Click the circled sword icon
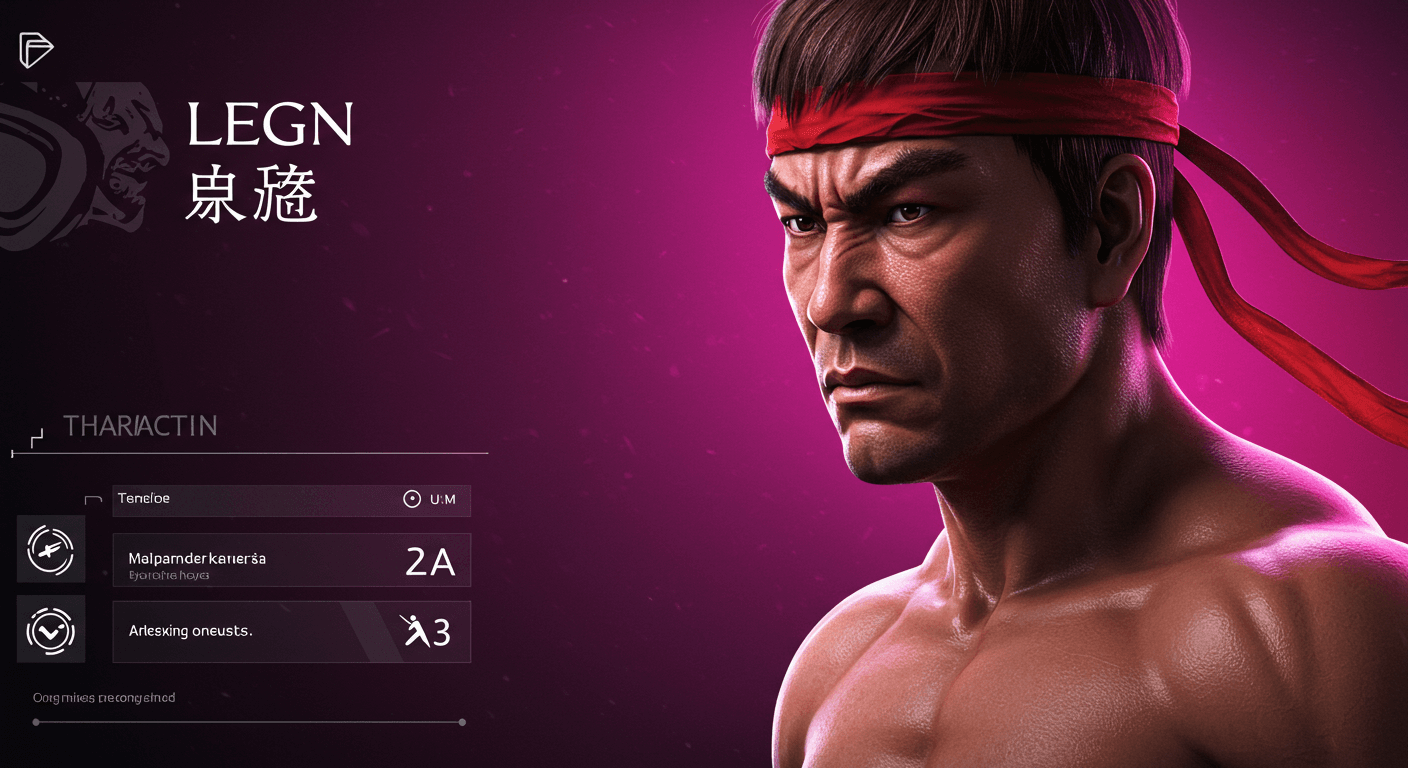This screenshot has height=768, width=1408. pyautogui.click(x=51, y=549)
